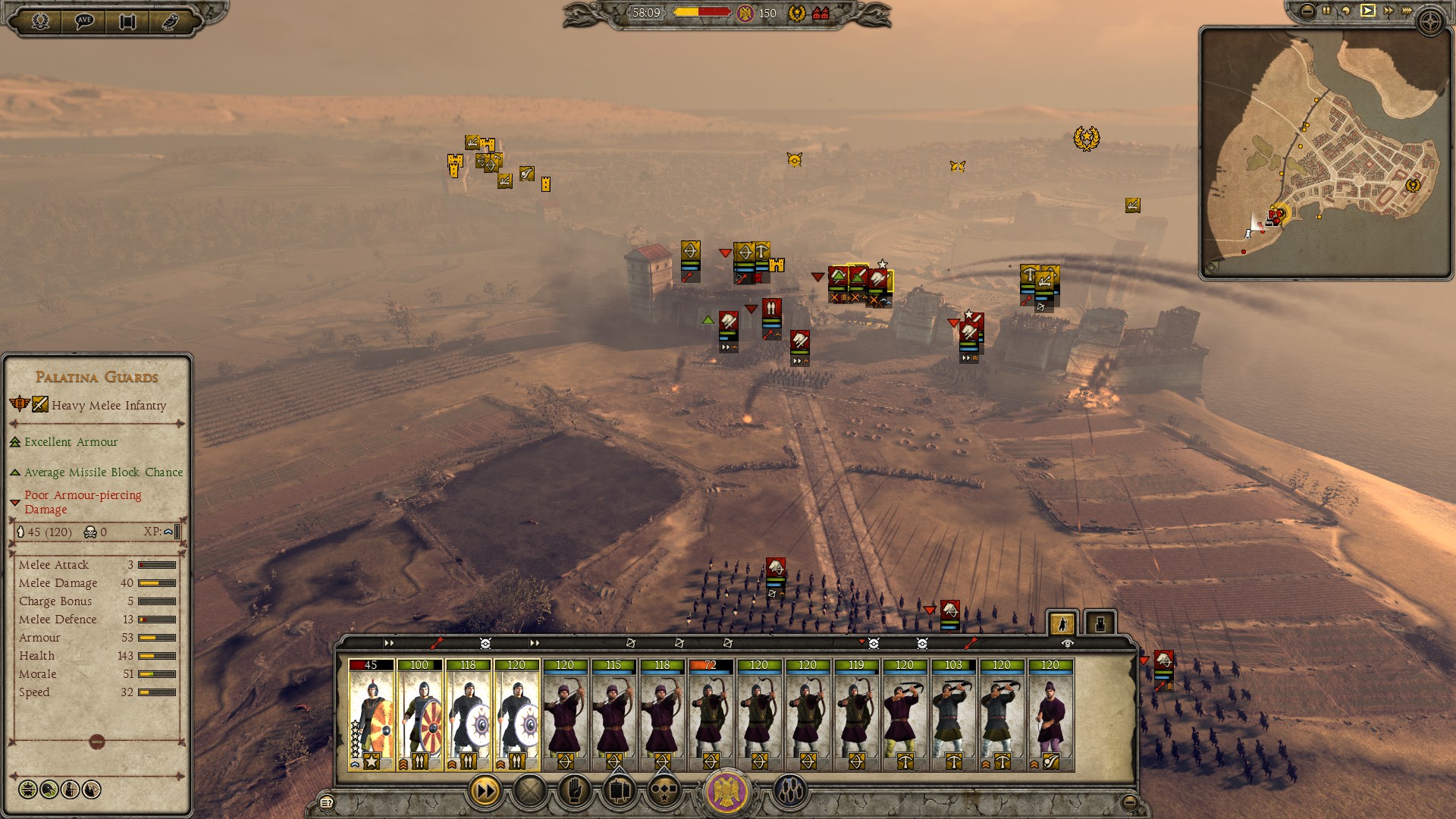Viewport: 1456px width, 819px height.
Task: Click the purple double-headed eagle faction emblem
Action: 727,792
